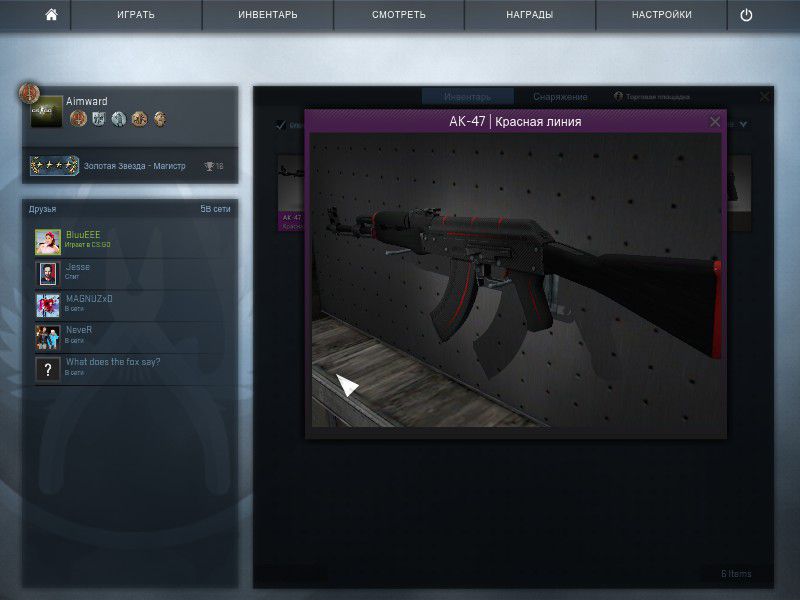Viewport: 800px width, 600px height.
Task: Switch to the Снаряжение tab
Action: (560, 97)
